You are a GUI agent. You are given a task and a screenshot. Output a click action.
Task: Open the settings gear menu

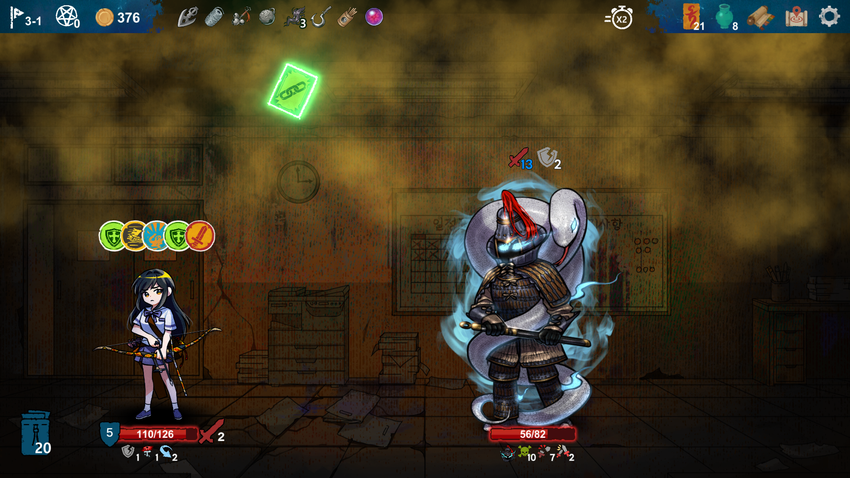829,16
